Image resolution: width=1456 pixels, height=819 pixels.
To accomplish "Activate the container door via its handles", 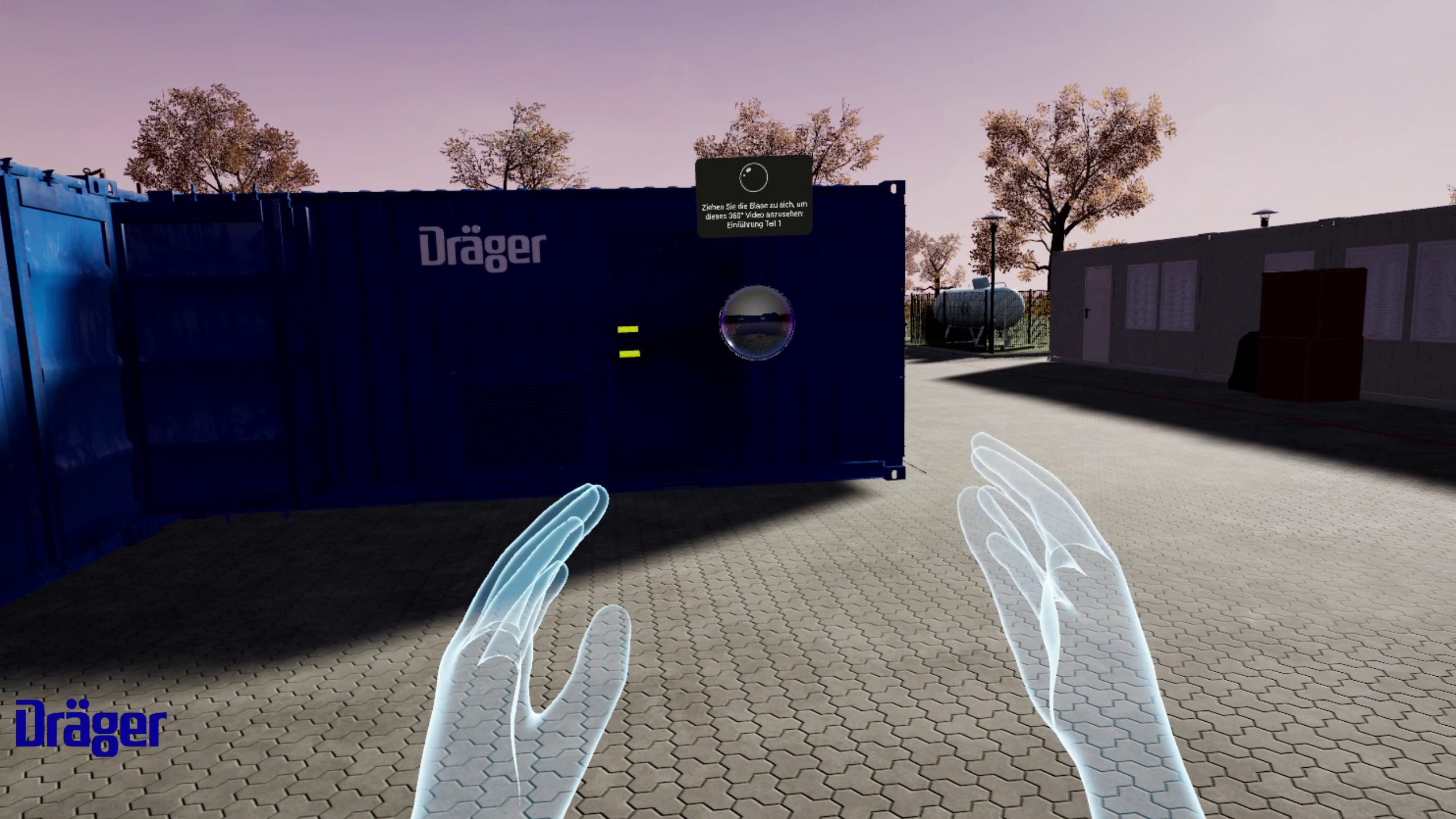I will [x=627, y=341].
